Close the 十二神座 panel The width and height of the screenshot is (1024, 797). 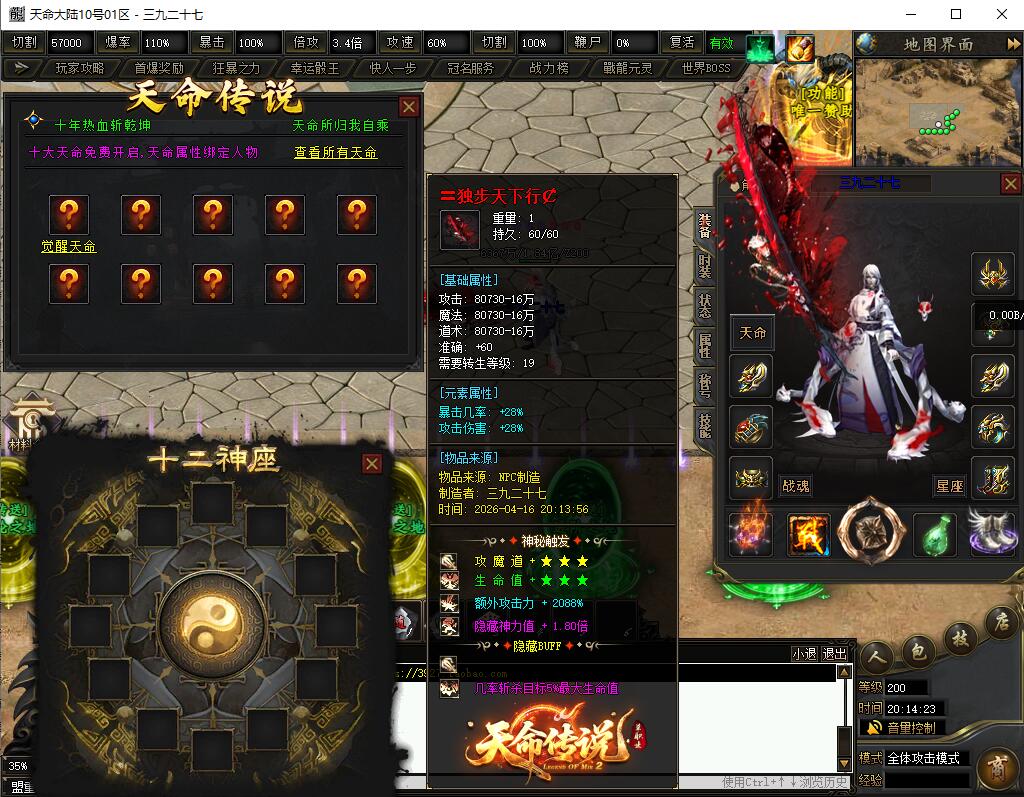372,464
